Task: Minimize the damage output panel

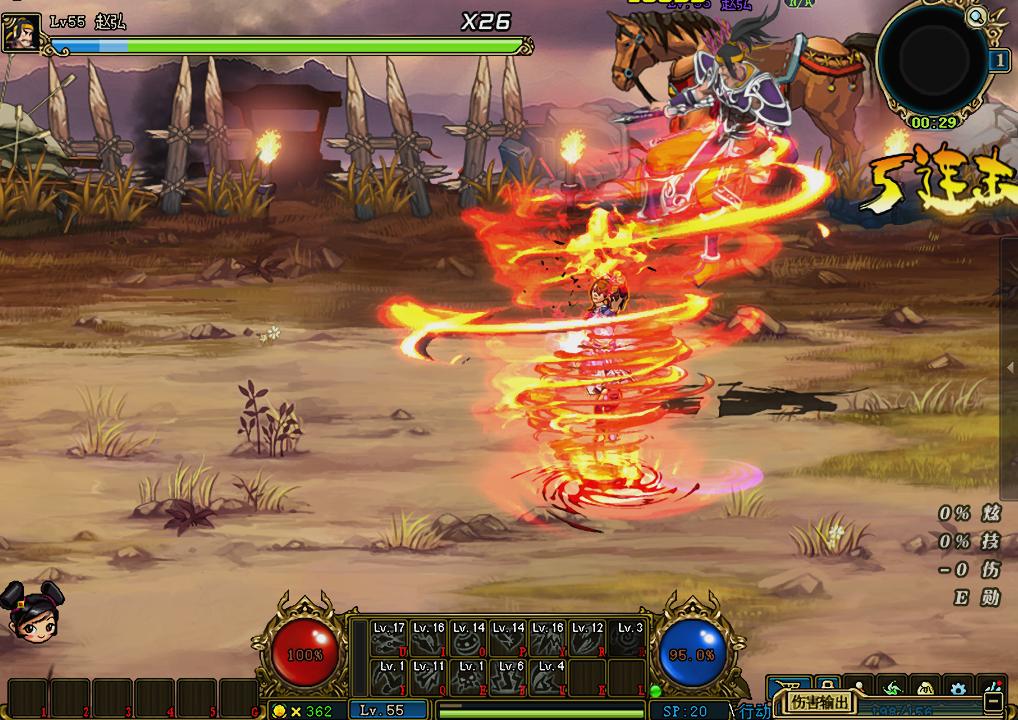Action: tap(991, 702)
